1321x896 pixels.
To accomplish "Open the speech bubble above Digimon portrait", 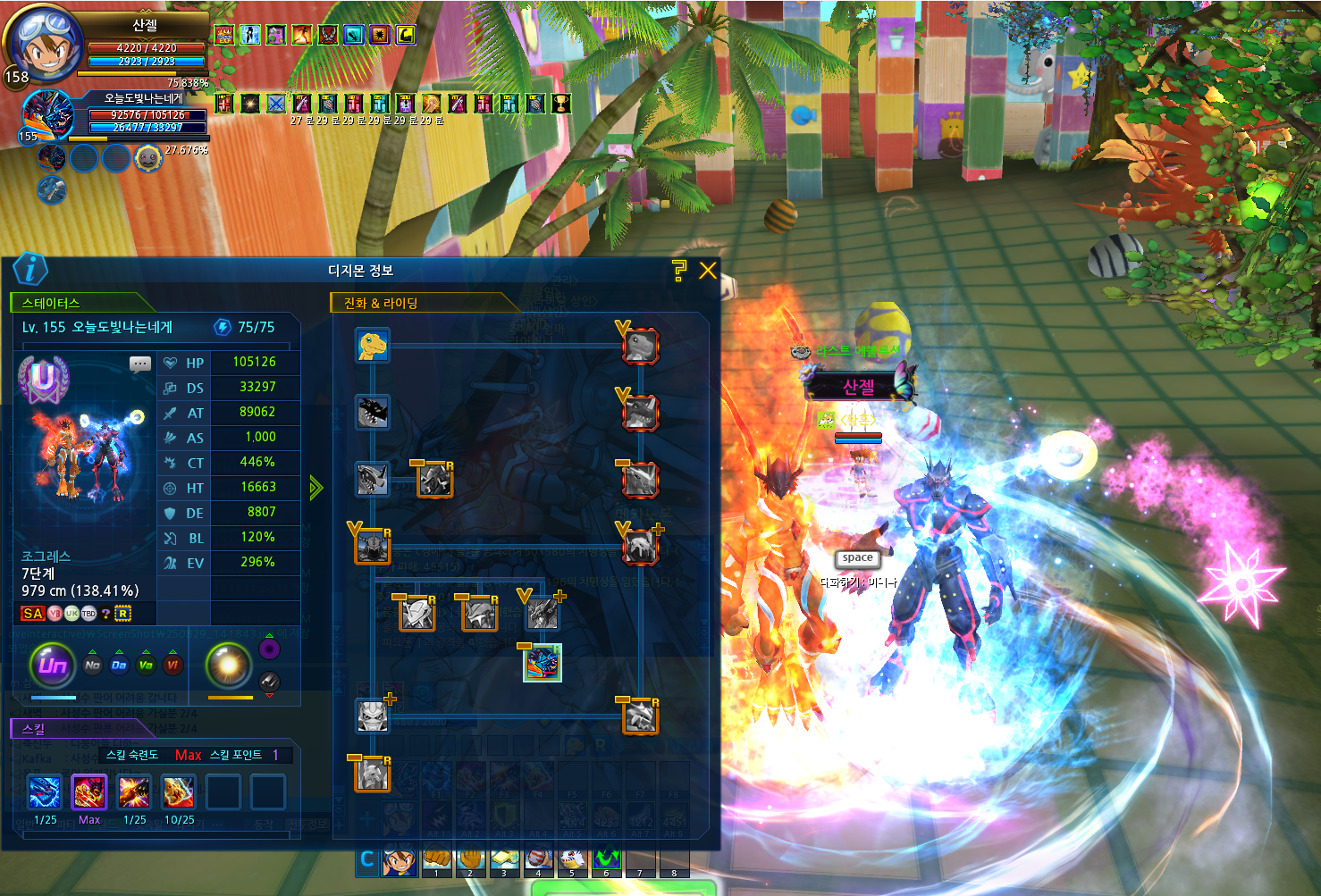I will click(x=140, y=364).
